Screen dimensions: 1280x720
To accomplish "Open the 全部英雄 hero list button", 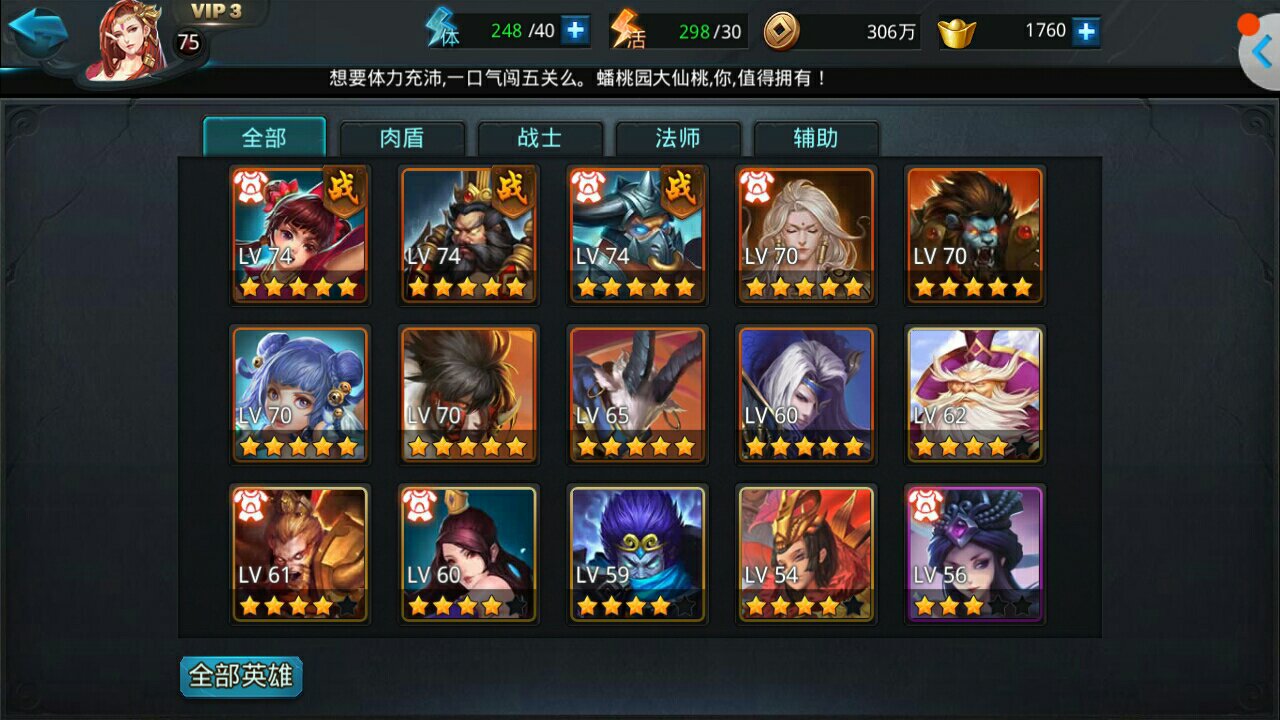I will point(240,676).
